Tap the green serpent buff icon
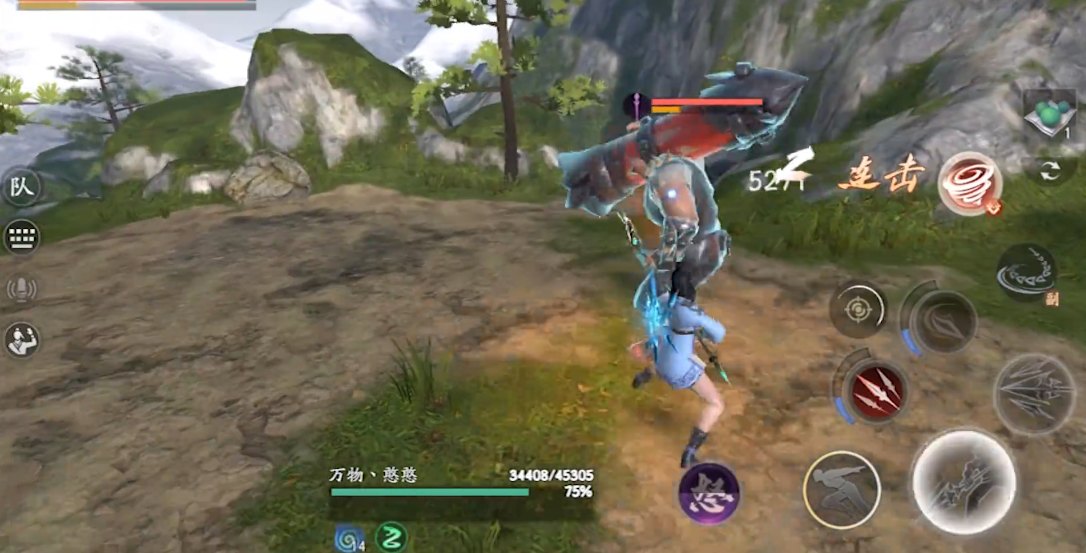 [391, 537]
